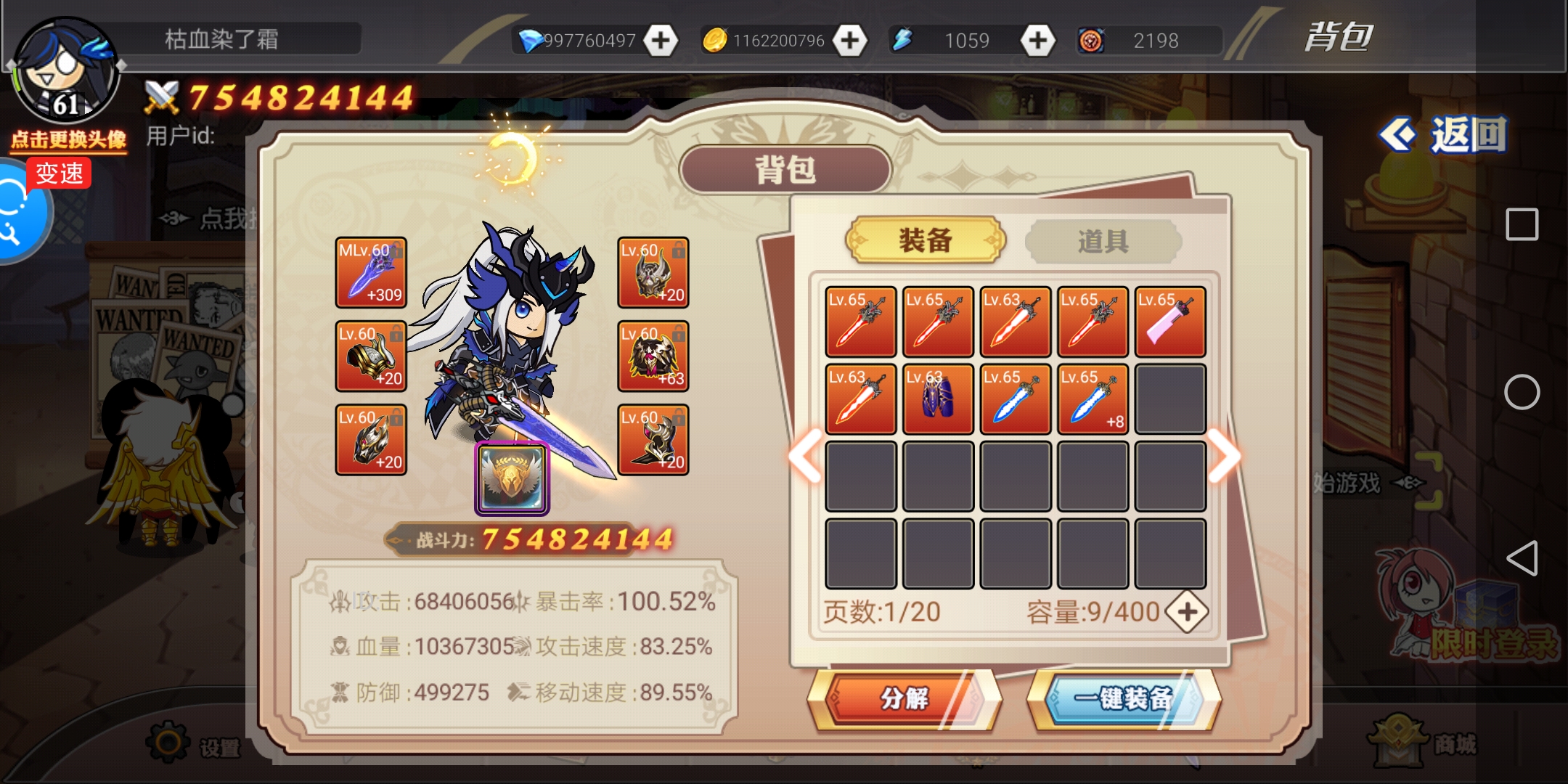Select the pink Lv.65 weapon in bag
Screen dimensions: 1568x784
point(1170,322)
